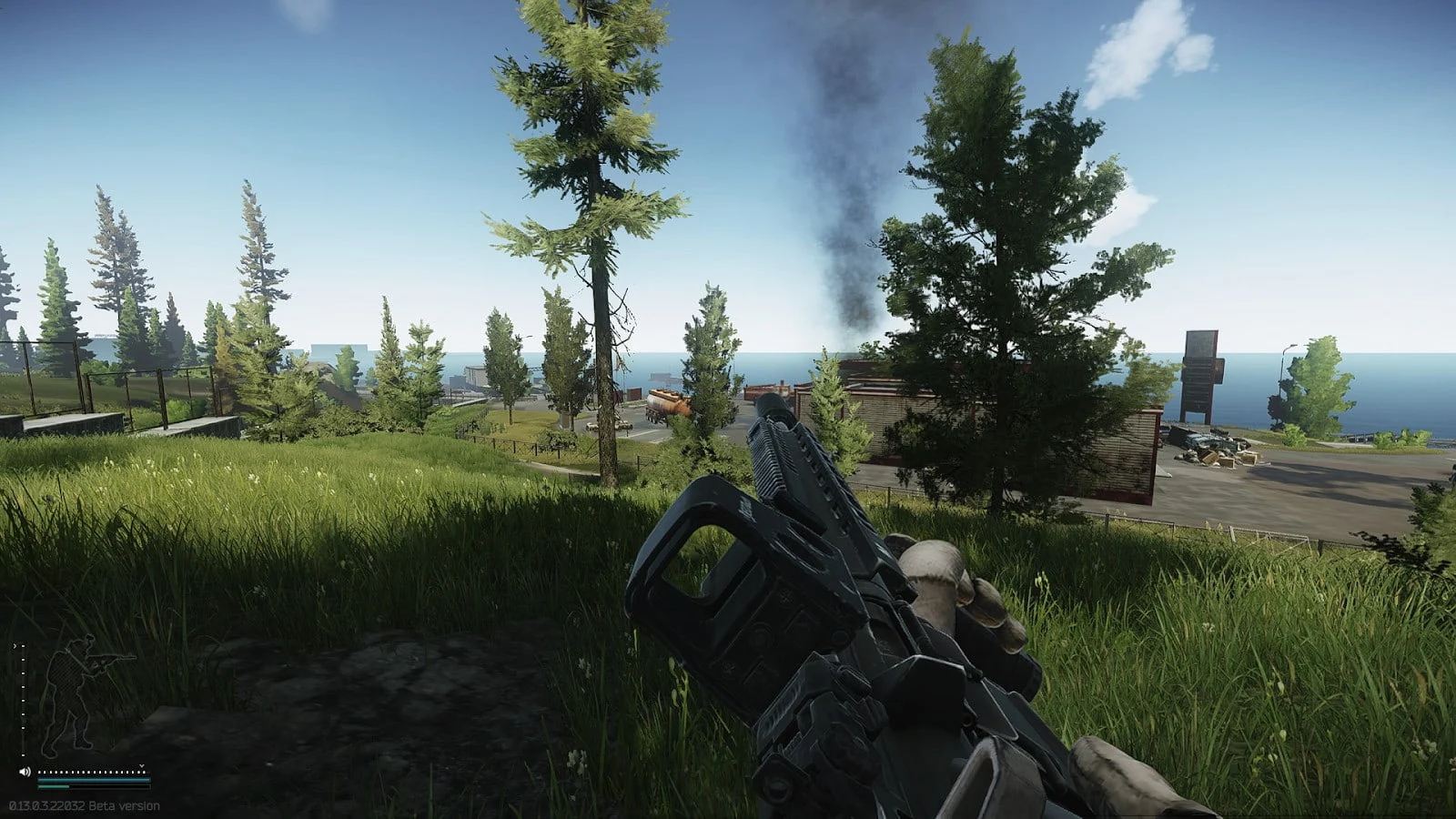This screenshot has width=1456, height=819.
Task: Click the 0.13.0.3.22032 Beta version label
Action: (85, 805)
